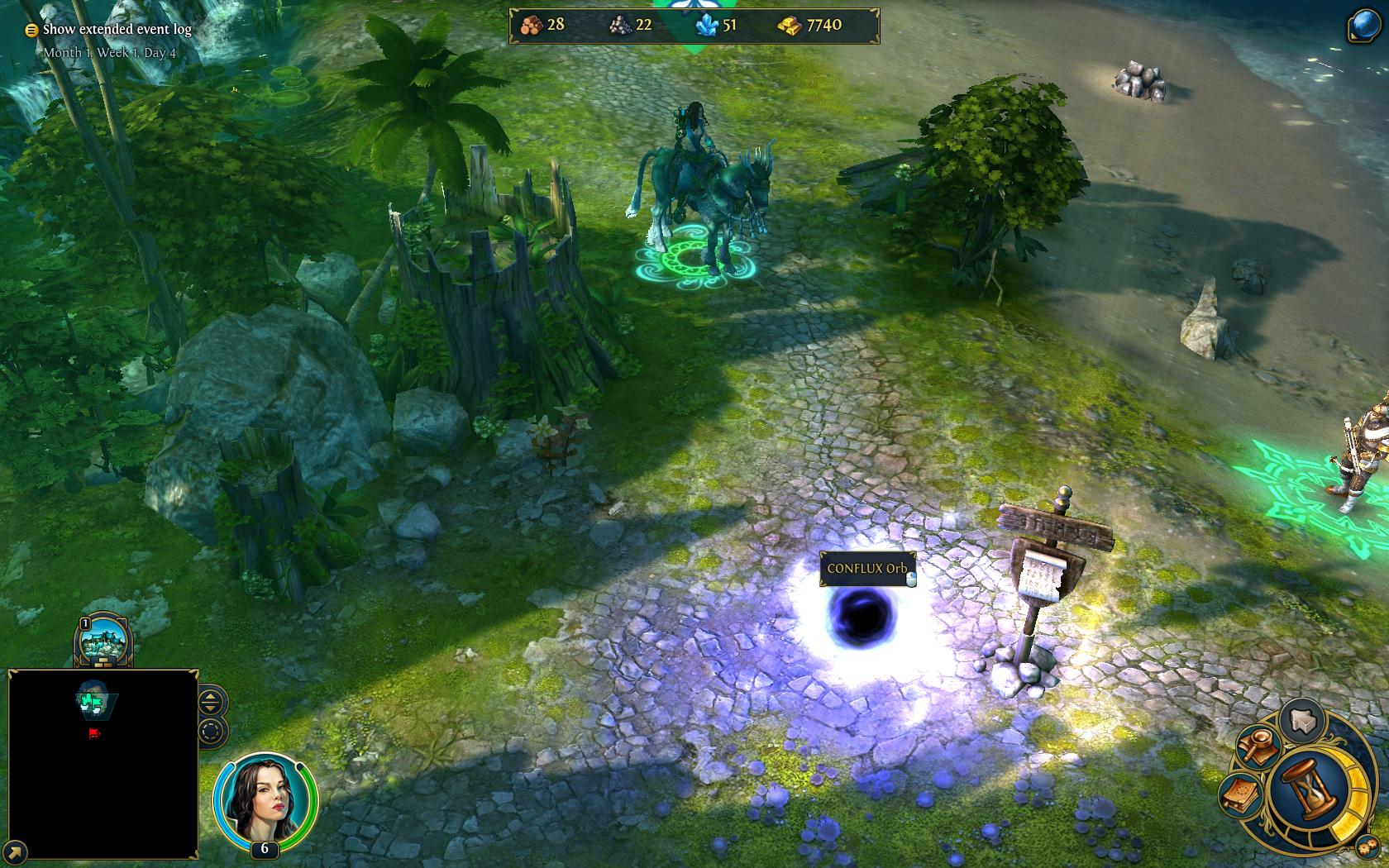The image size is (1389, 868).
Task: Open the town portrait above the minimap
Action: click(104, 641)
